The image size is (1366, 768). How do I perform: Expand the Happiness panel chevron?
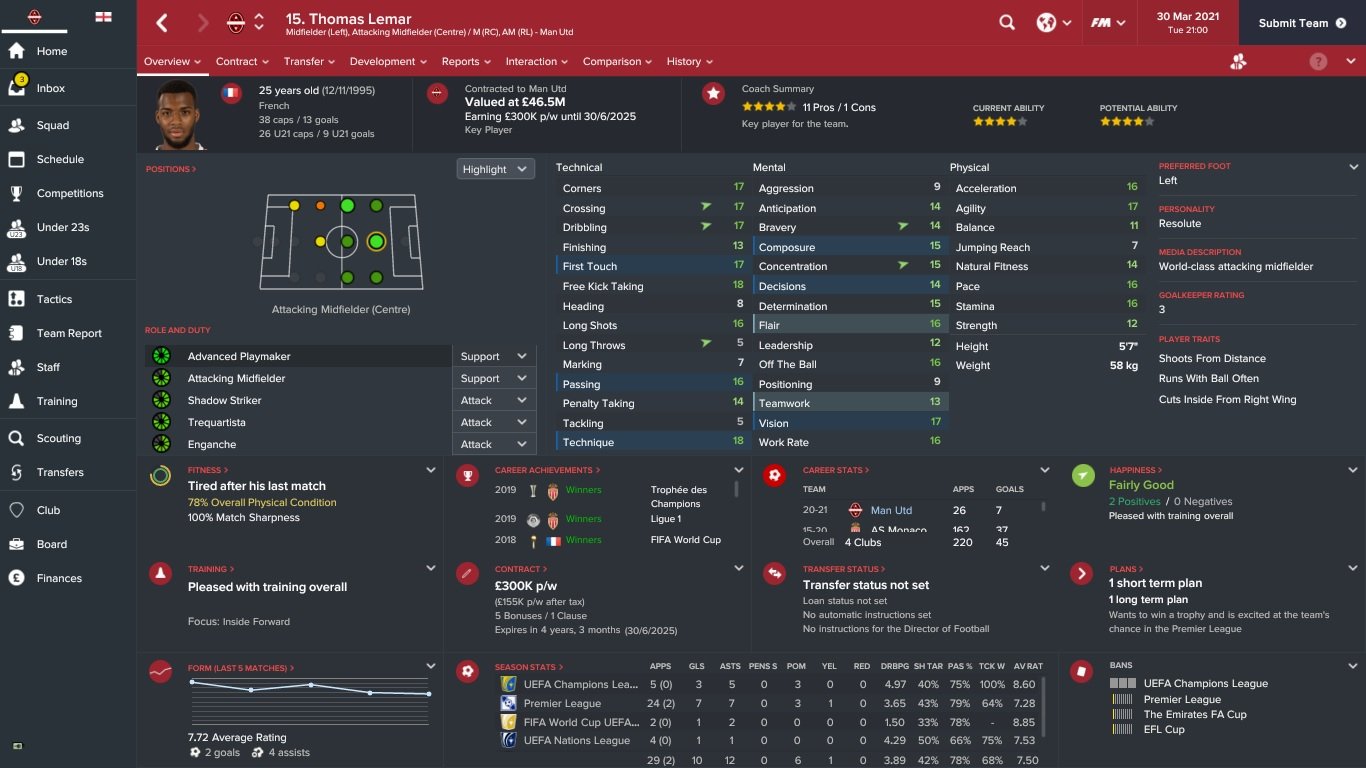coord(1353,470)
